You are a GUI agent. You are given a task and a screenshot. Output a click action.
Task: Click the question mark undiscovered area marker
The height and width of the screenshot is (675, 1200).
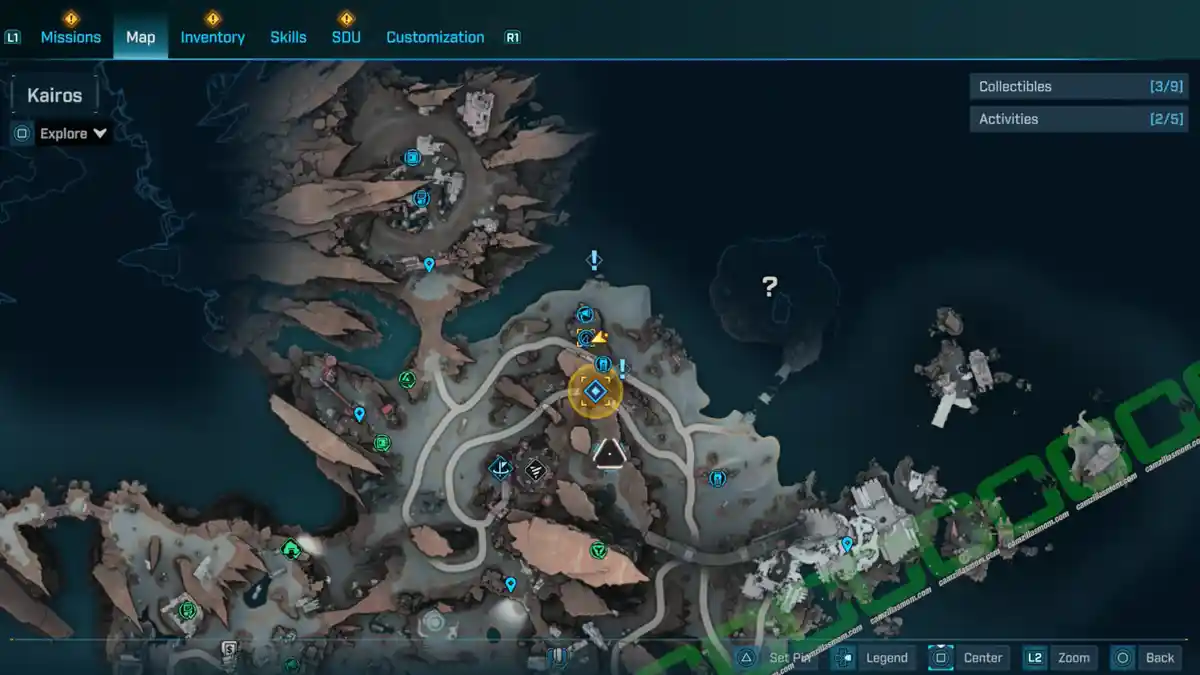click(x=769, y=287)
